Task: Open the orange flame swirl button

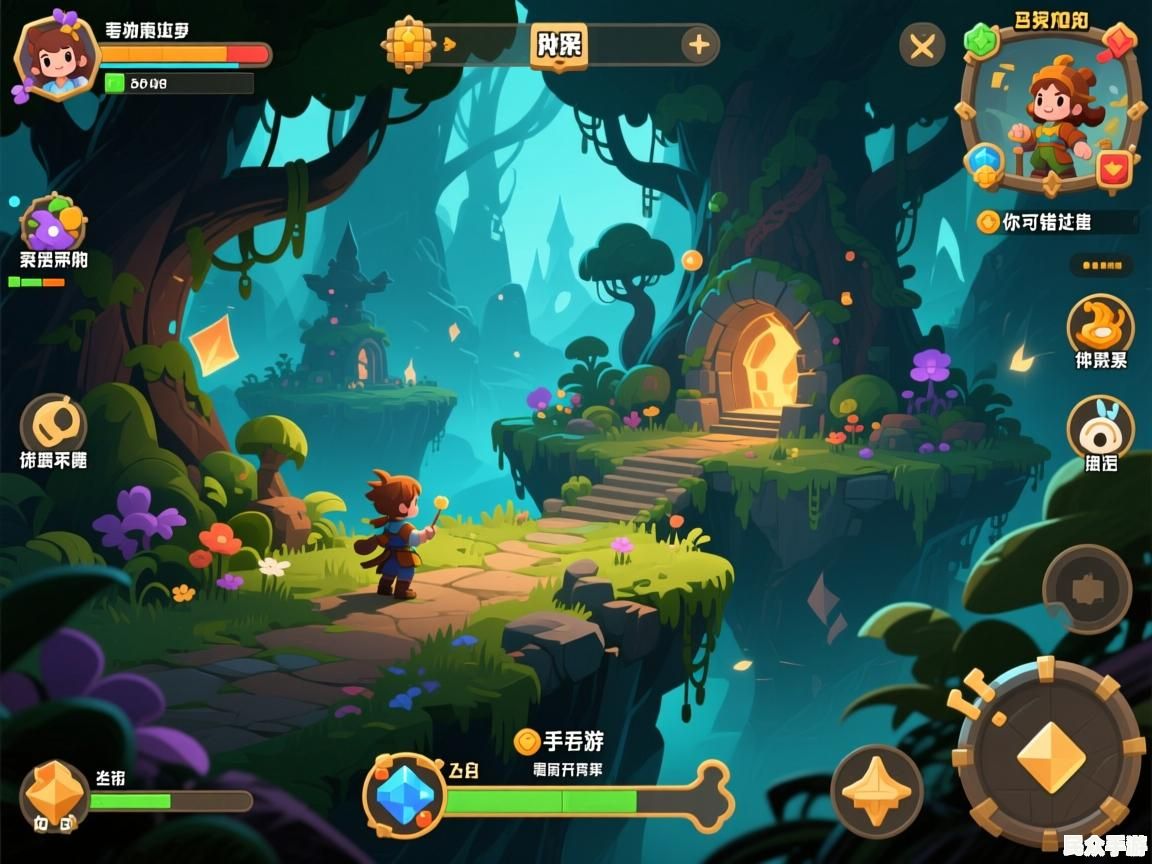Action: coord(1100,325)
